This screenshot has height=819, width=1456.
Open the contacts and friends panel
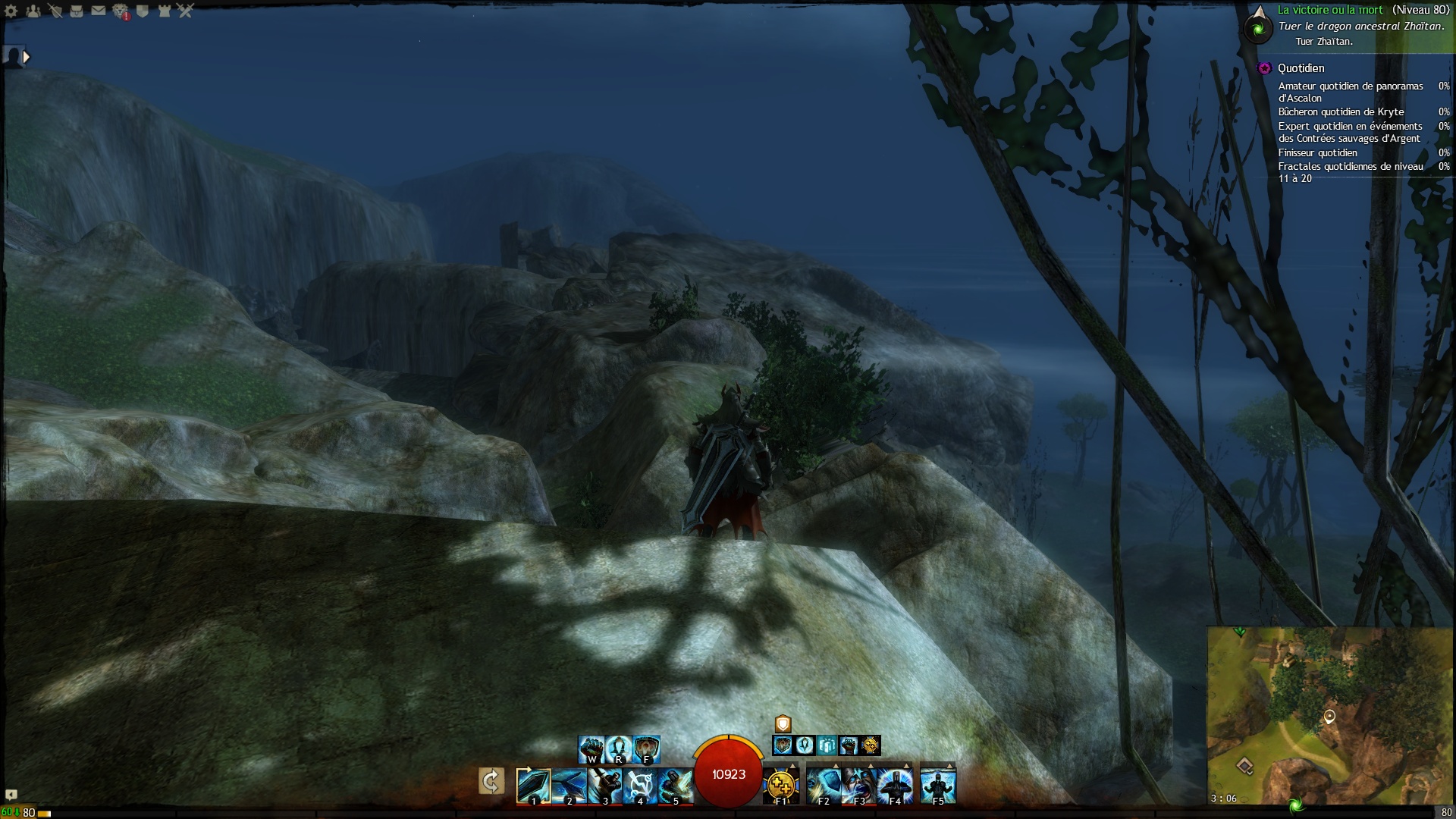pyautogui.click(x=33, y=11)
